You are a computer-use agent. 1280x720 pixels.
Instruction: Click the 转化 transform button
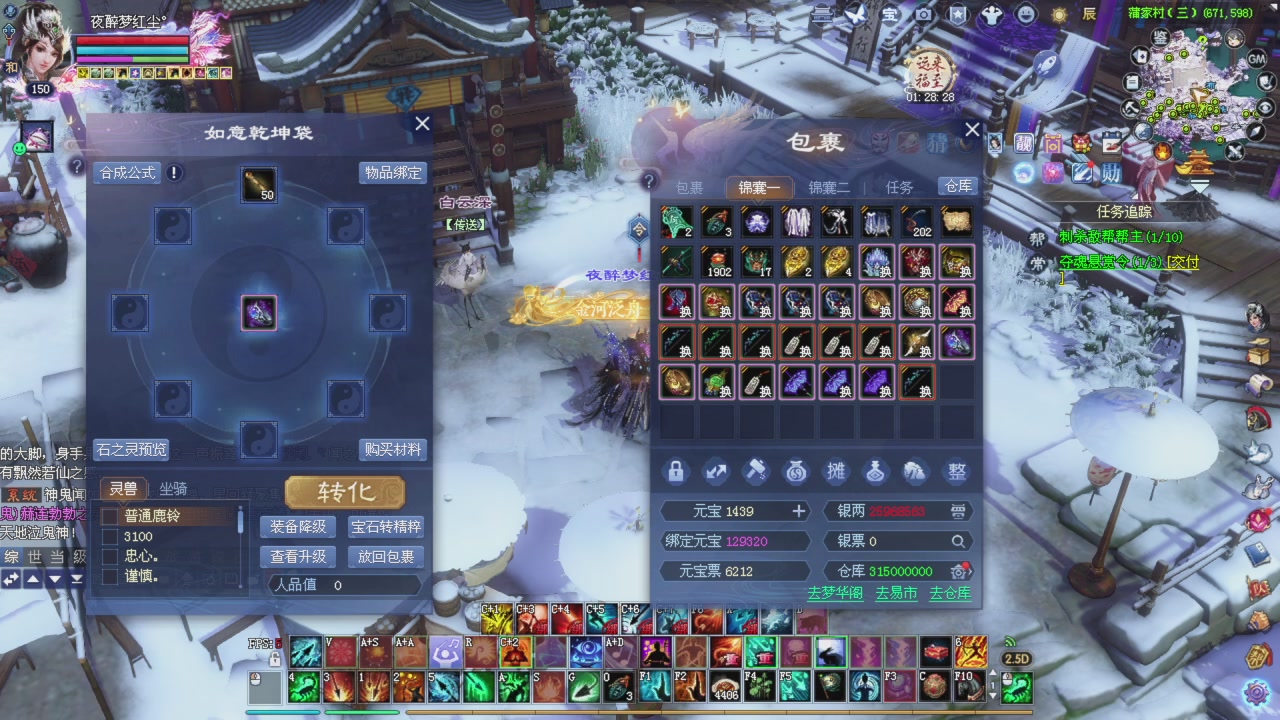pyautogui.click(x=345, y=492)
